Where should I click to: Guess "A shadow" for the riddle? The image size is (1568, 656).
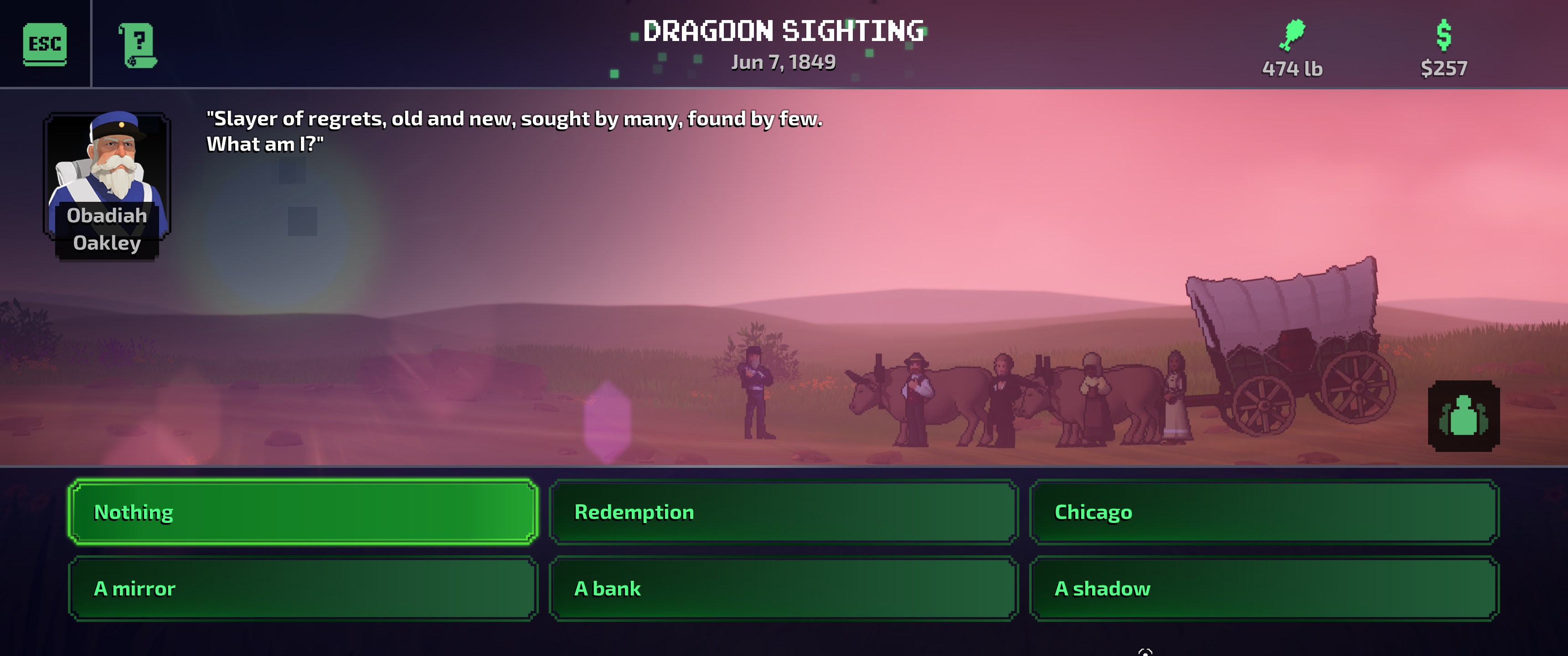tap(1264, 589)
